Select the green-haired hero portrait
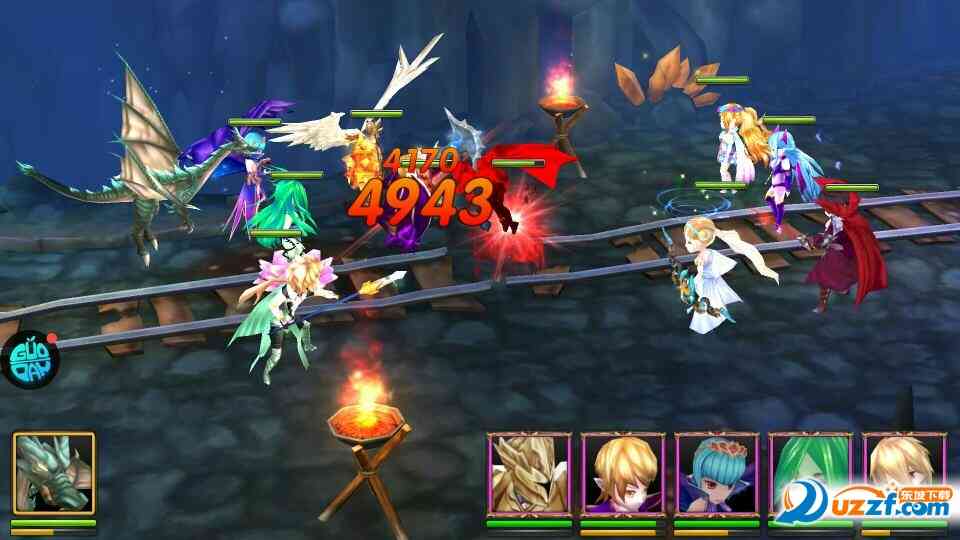Viewport: 960px width, 540px height. (x=810, y=473)
